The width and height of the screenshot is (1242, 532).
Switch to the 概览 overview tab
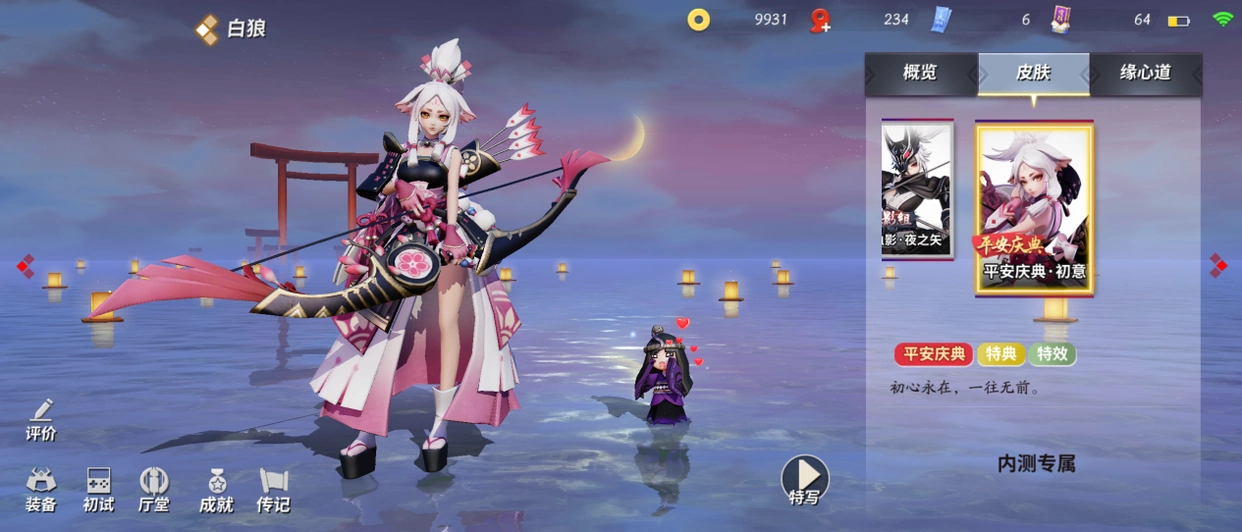920,73
